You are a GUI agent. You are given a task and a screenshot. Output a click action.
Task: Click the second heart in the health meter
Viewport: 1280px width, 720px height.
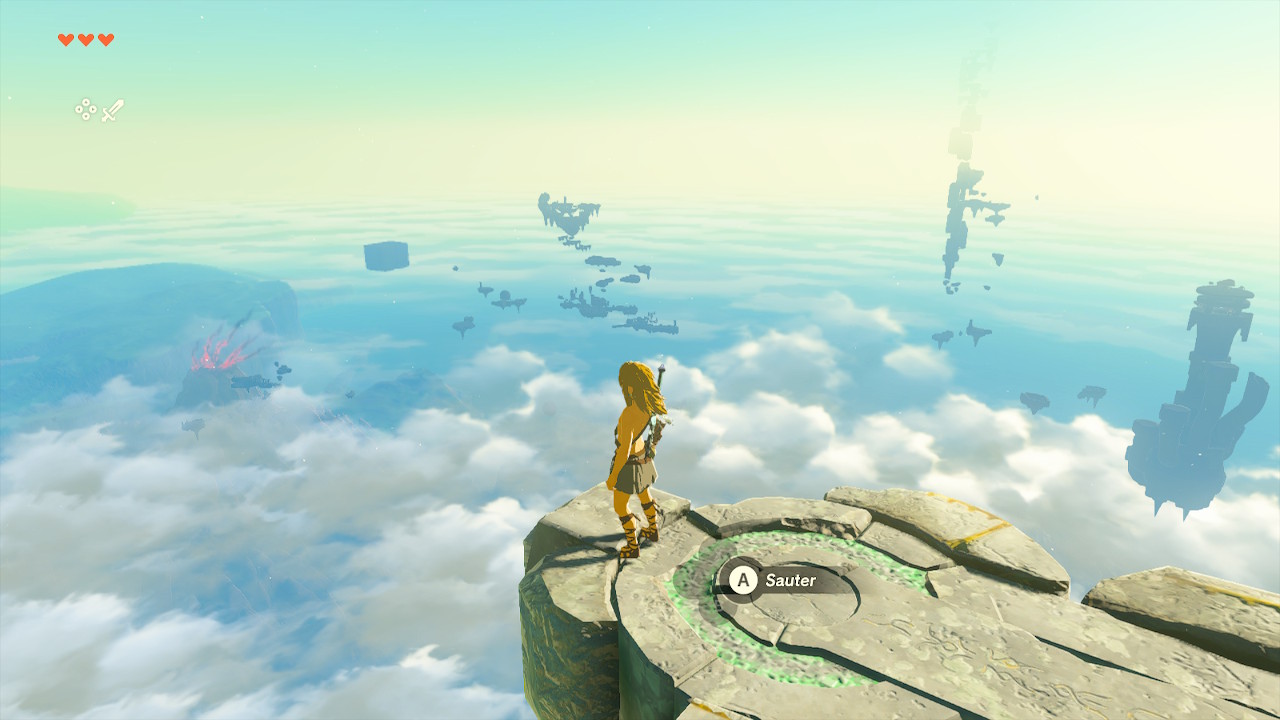84,38
